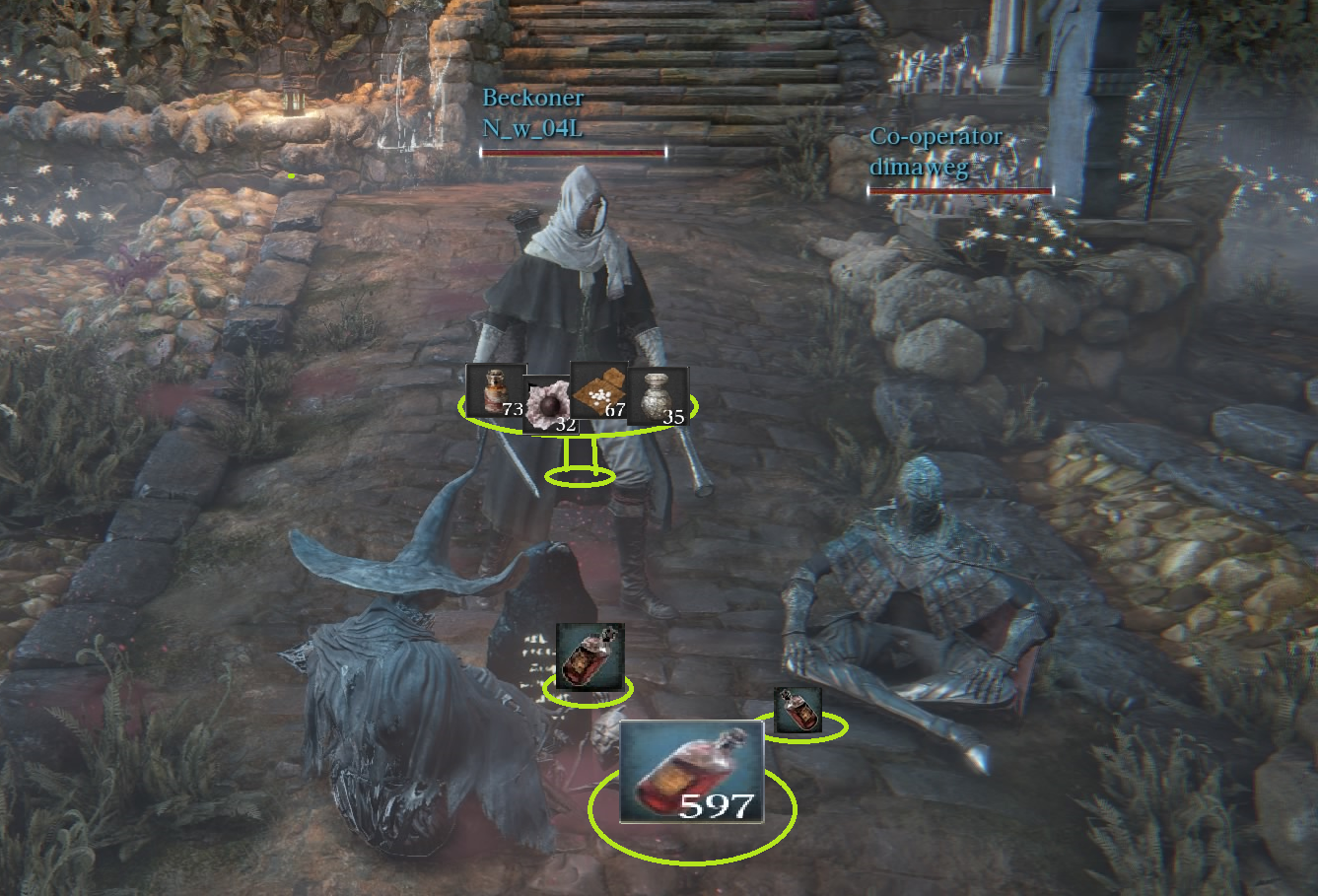Select the silver urn item showing 35
The height and width of the screenshot is (896, 1318).
click(658, 396)
